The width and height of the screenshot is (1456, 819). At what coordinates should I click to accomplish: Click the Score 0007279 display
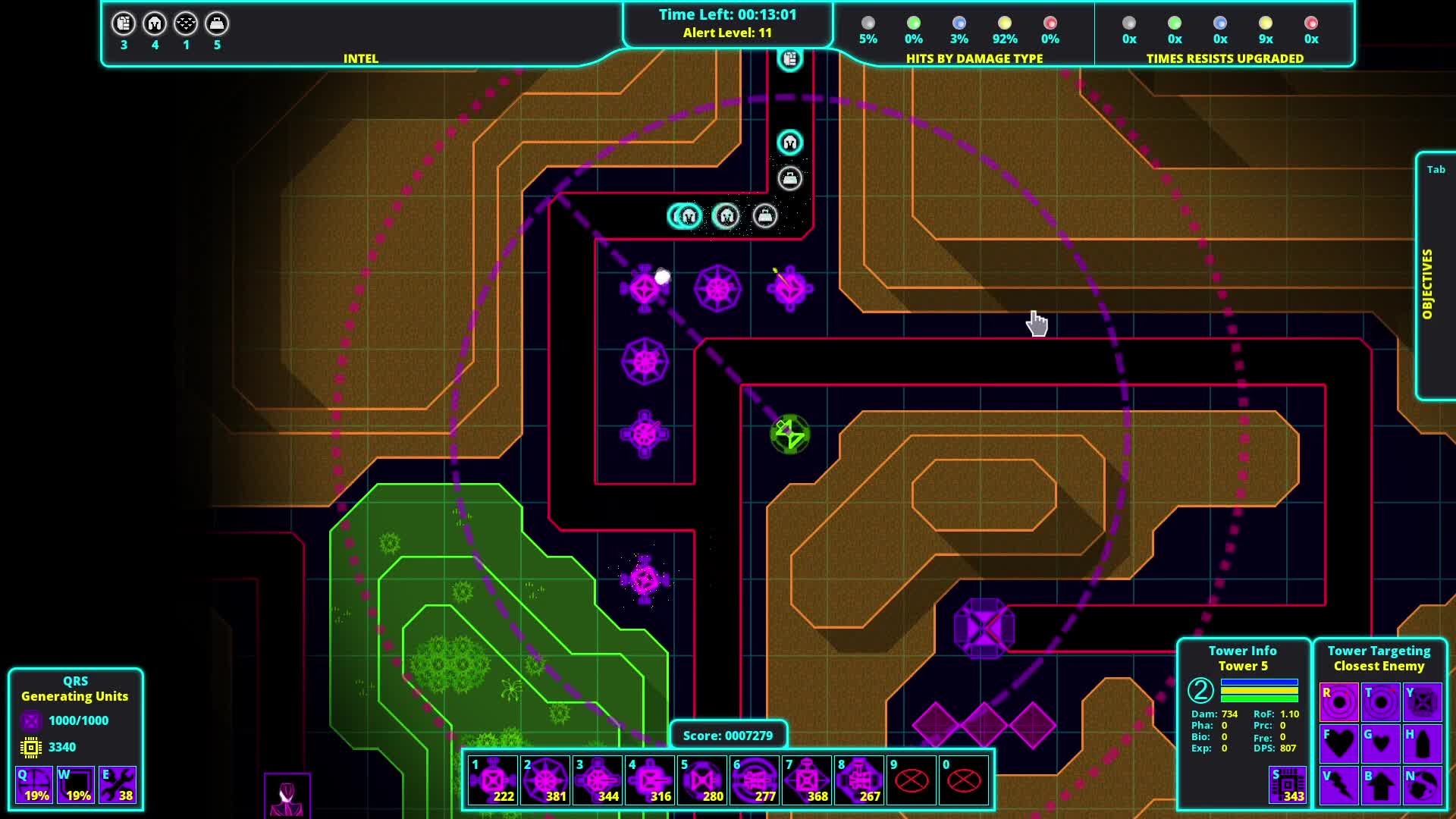[728, 735]
